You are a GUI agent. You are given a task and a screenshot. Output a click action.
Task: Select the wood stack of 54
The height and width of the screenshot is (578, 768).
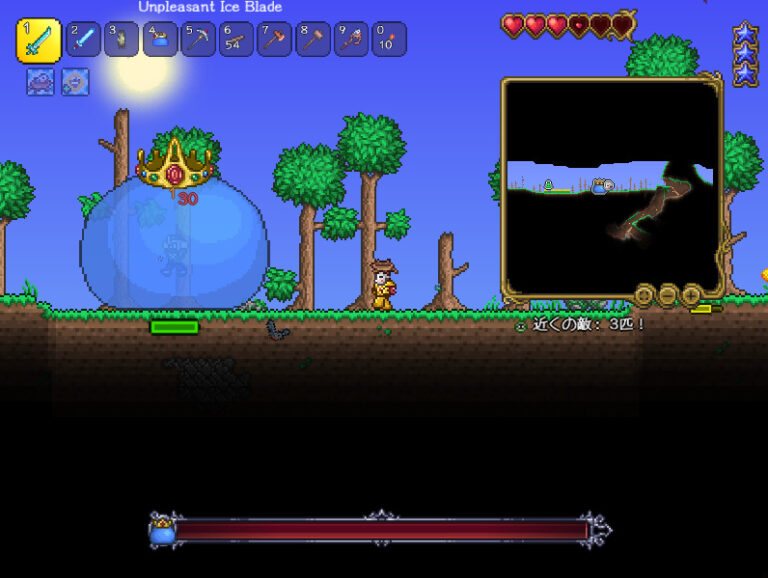(236, 40)
